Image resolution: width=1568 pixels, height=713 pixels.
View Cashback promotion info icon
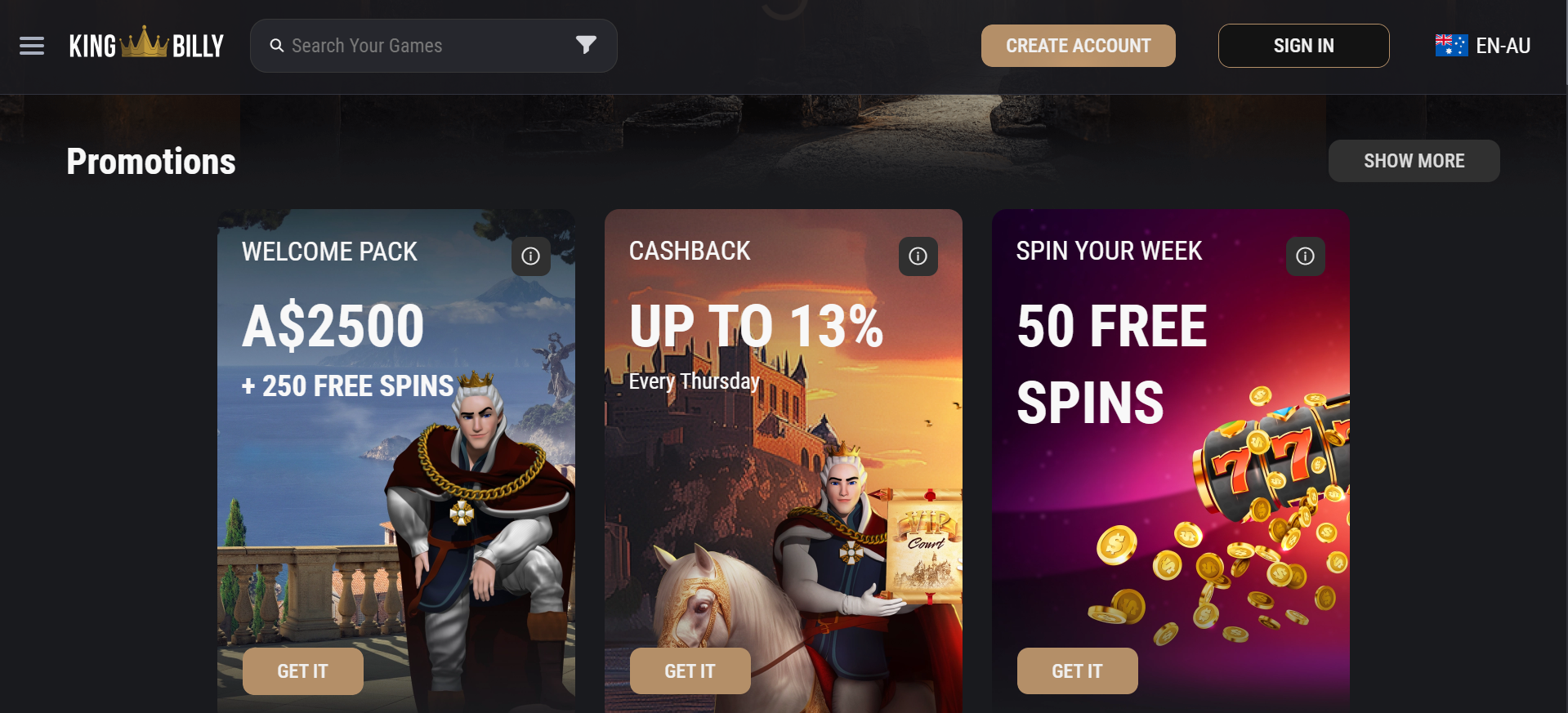click(918, 256)
